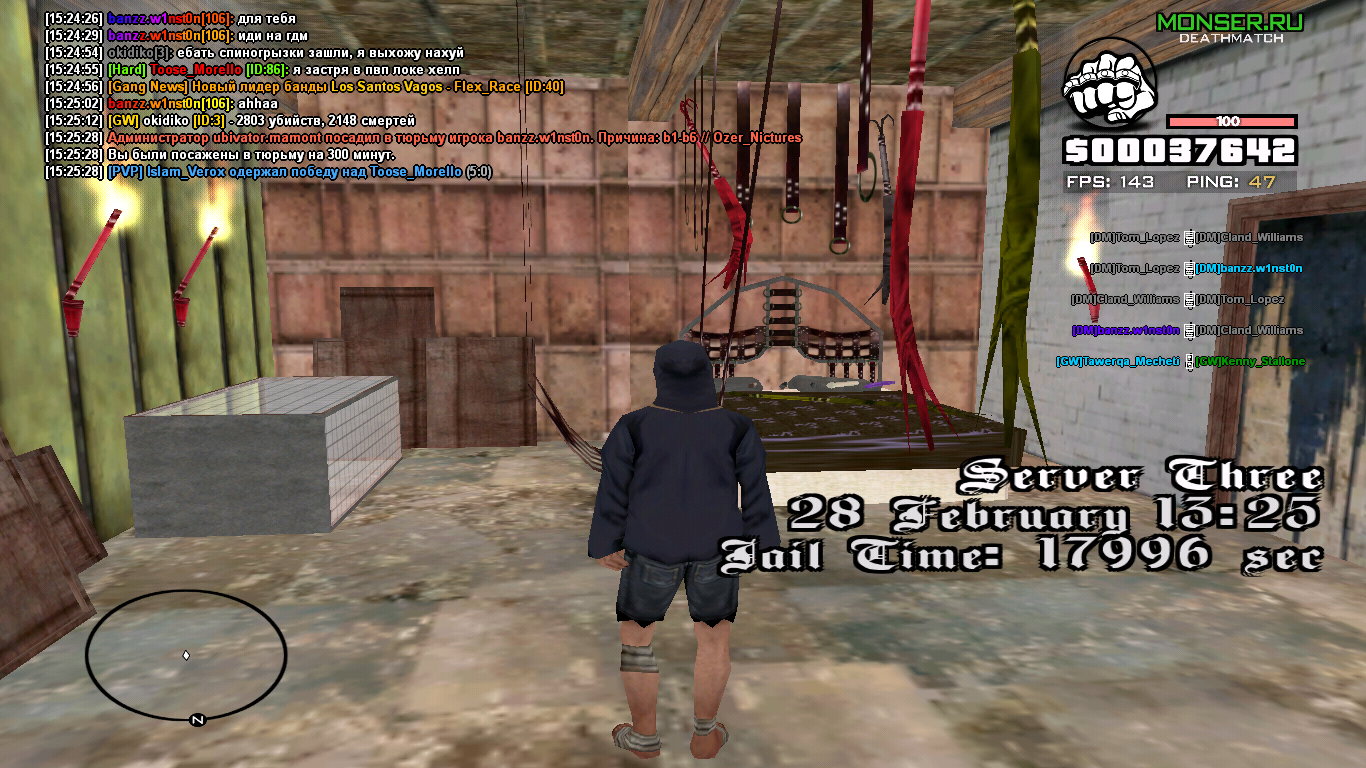Click the white player blip on the radar
1366x768 pixels.
click(x=185, y=655)
